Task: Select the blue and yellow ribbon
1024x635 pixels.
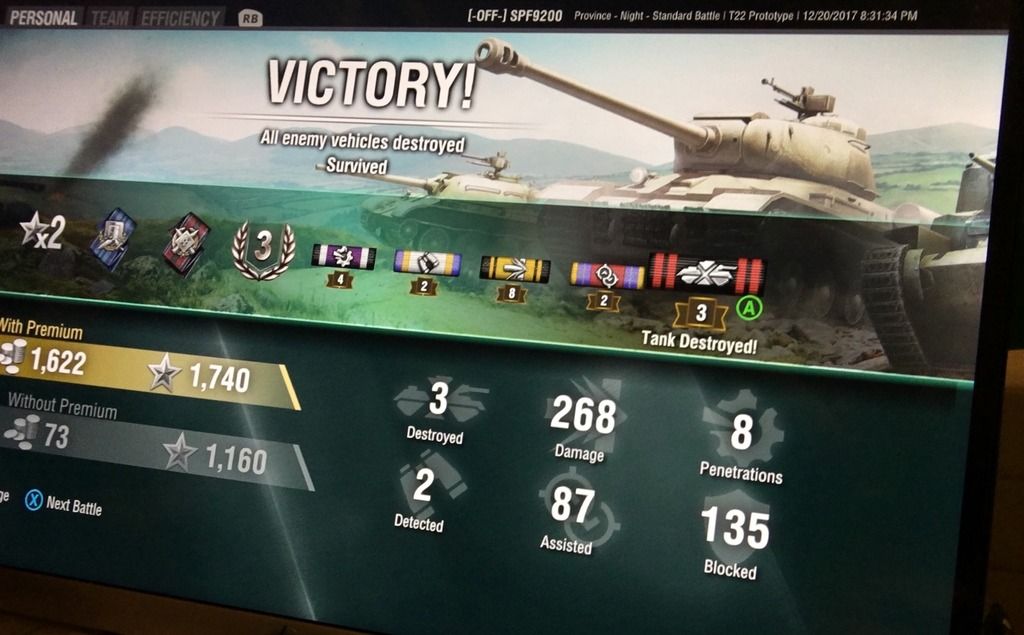Action: click(427, 263)
